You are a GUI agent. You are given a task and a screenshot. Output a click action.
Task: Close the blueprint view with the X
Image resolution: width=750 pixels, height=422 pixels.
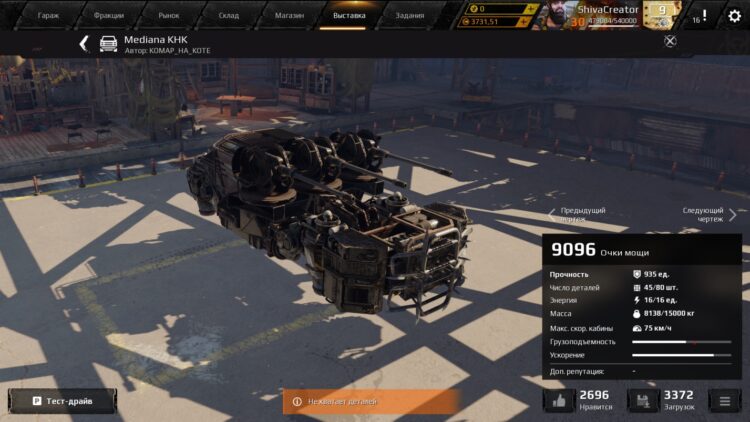(x=670, y=41)
